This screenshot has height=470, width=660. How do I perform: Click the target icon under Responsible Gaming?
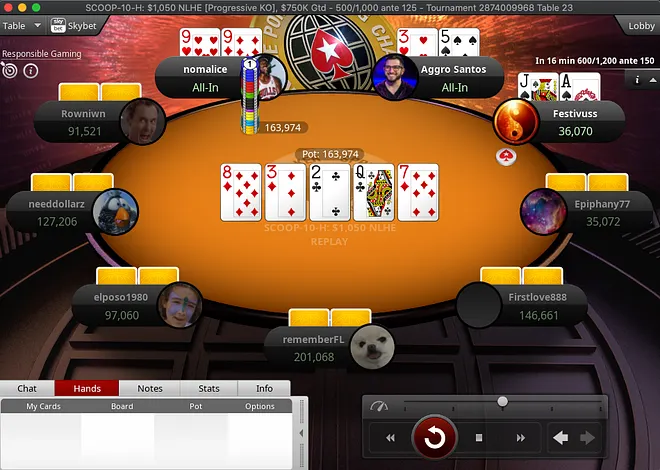click(x=10, y=71)
